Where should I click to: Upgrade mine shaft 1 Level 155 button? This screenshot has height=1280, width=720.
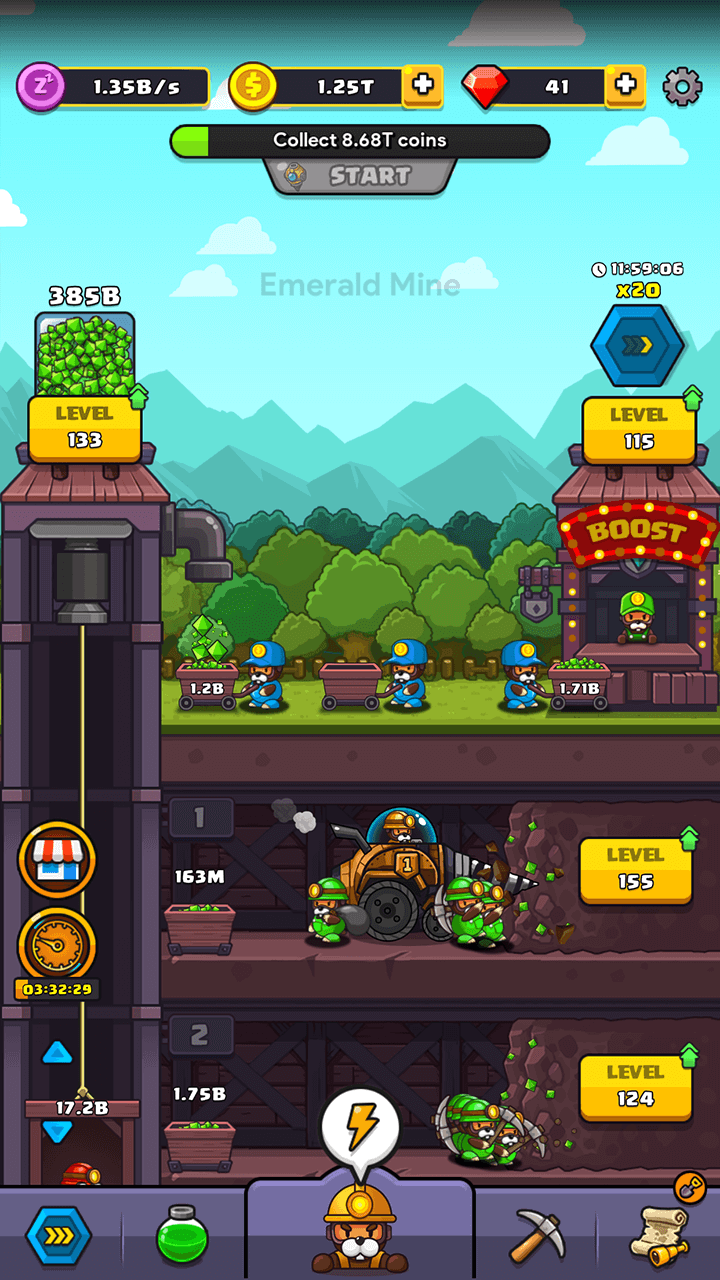635,868
